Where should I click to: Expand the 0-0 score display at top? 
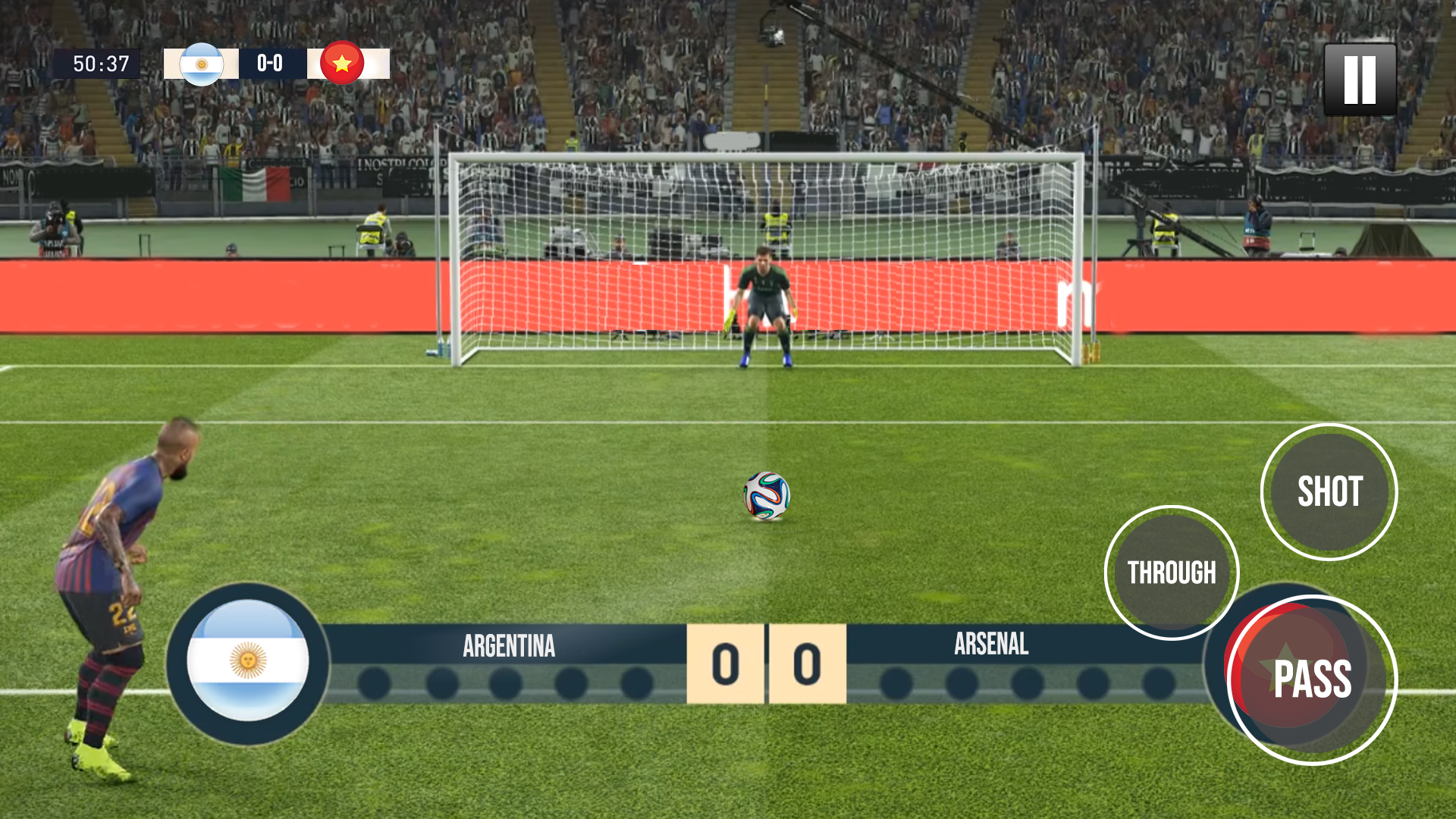269,64
